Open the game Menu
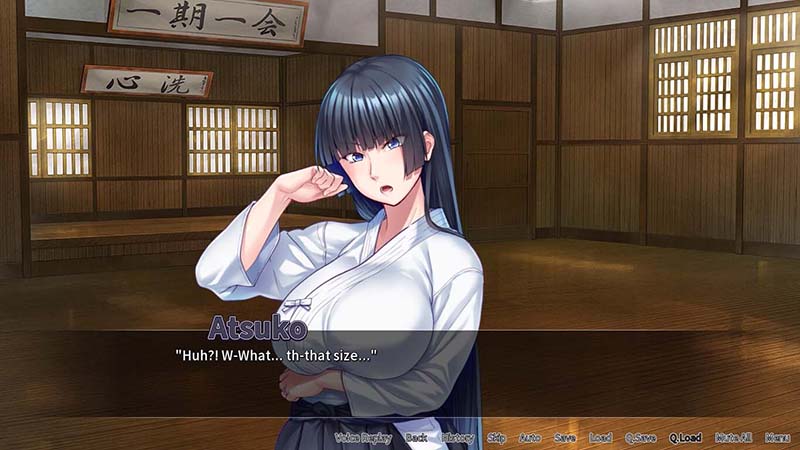 (777, 438)
